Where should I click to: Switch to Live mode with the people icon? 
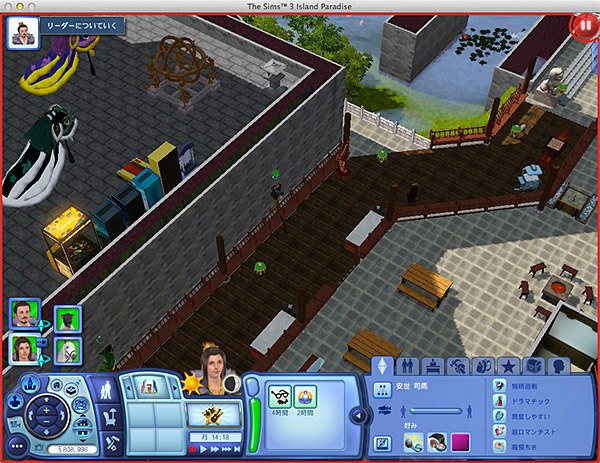(105, 392)
